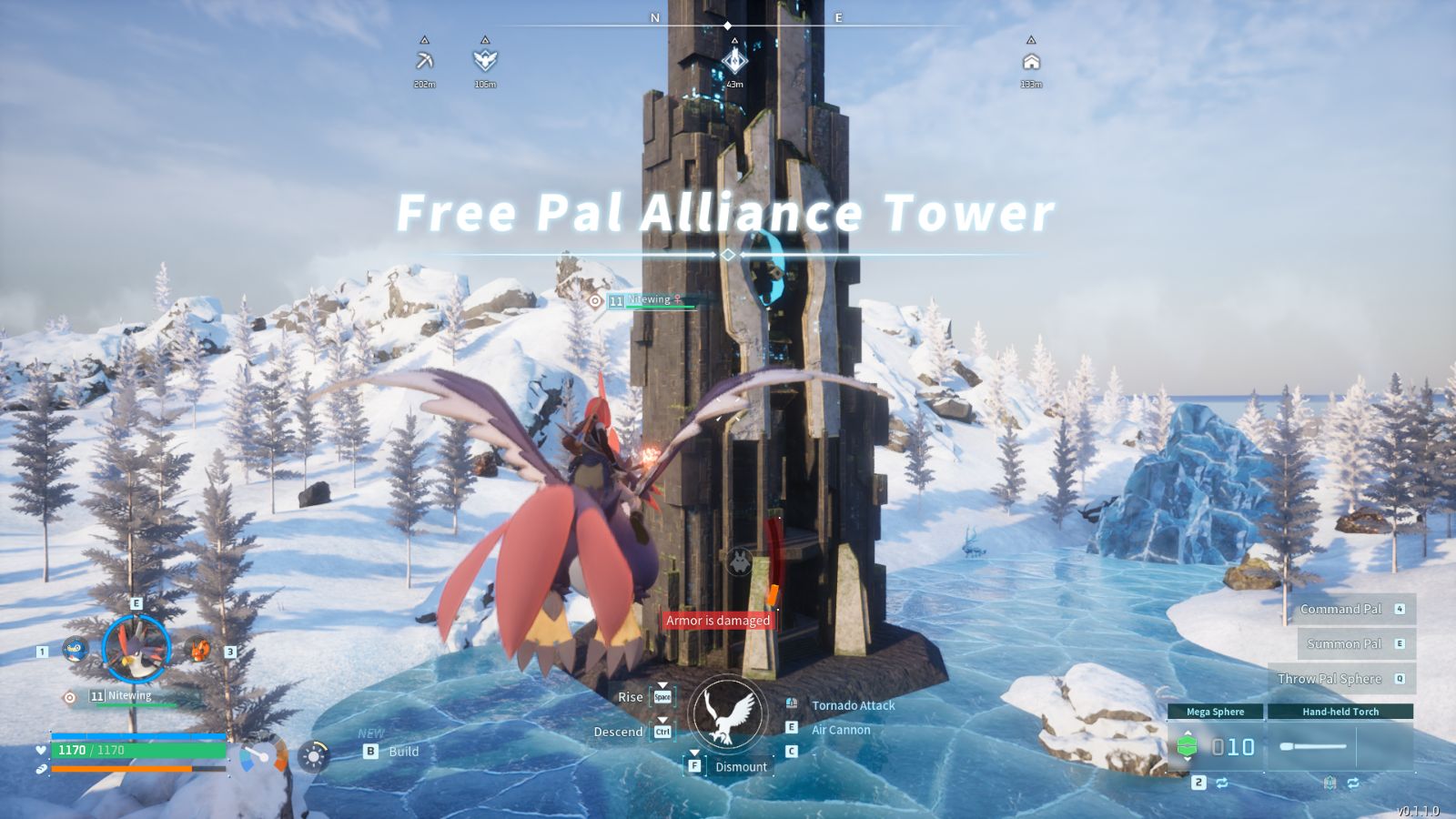Select the orange Pal icon in slot 3

pos(199,650)
